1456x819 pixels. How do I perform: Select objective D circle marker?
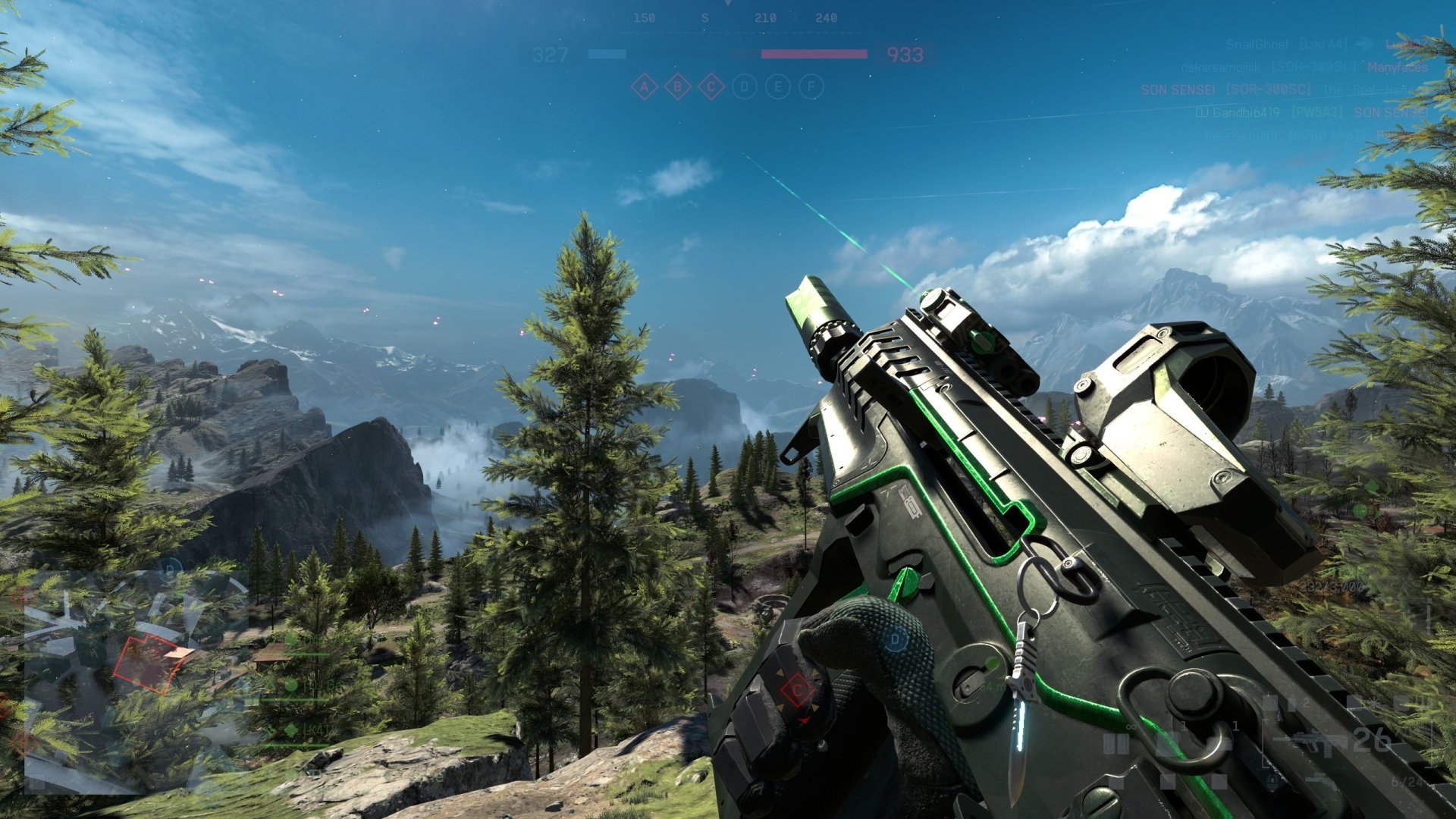click(x=745, y=87)
